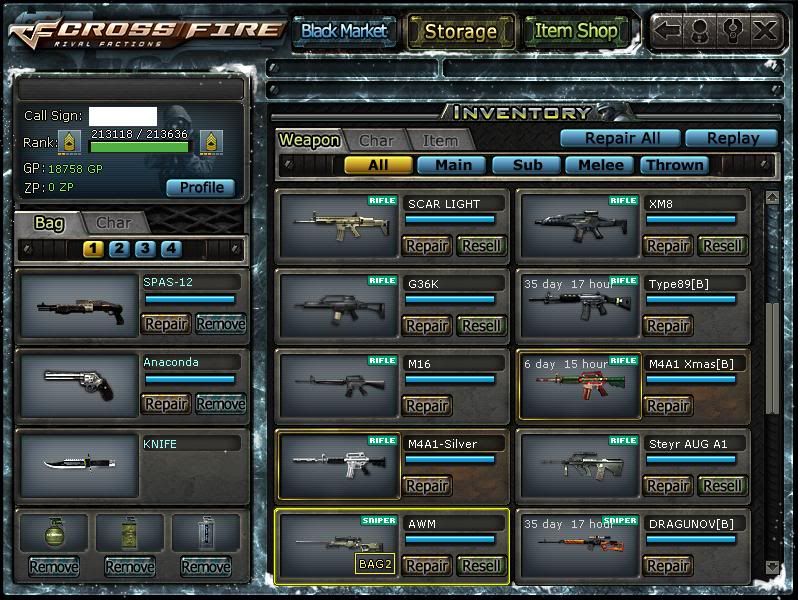Remove the SPAS-12 from the bag

(x=220, y=323)
